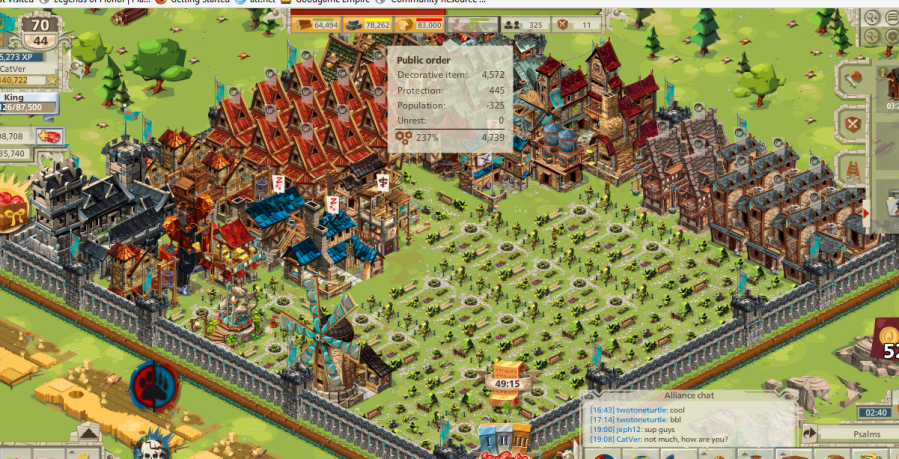
Task: Click the red wolf paw emblem
Action: (154, 385)
